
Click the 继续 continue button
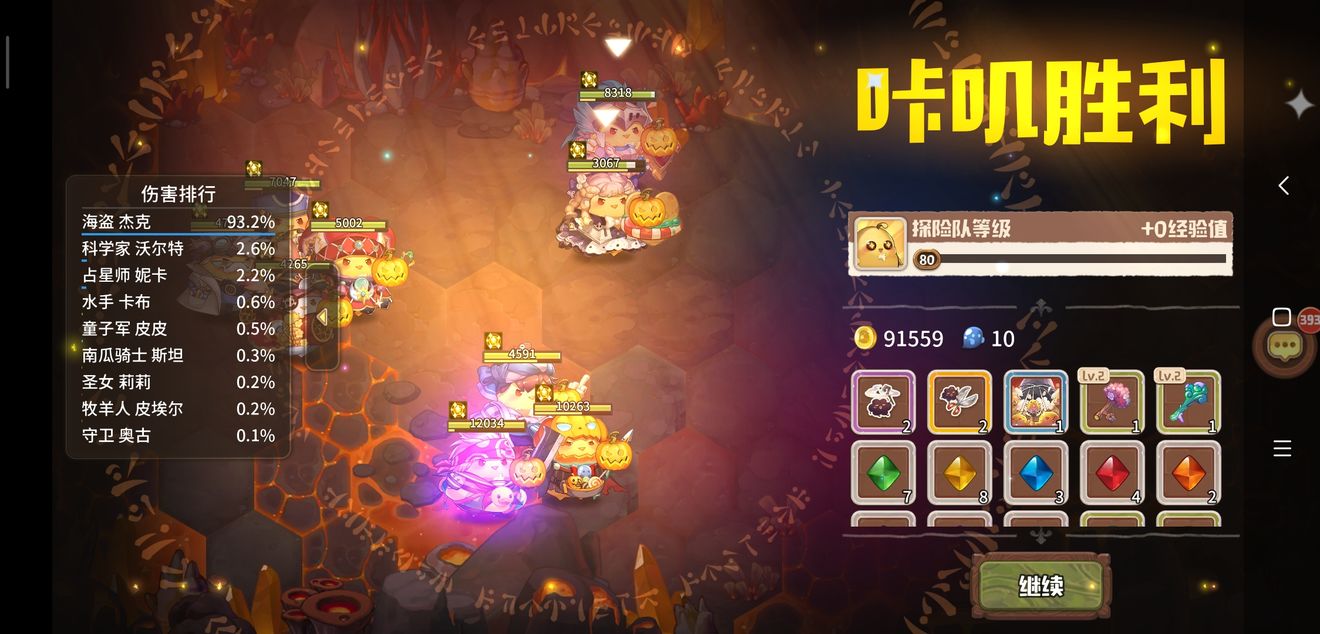click(1040, 586)
